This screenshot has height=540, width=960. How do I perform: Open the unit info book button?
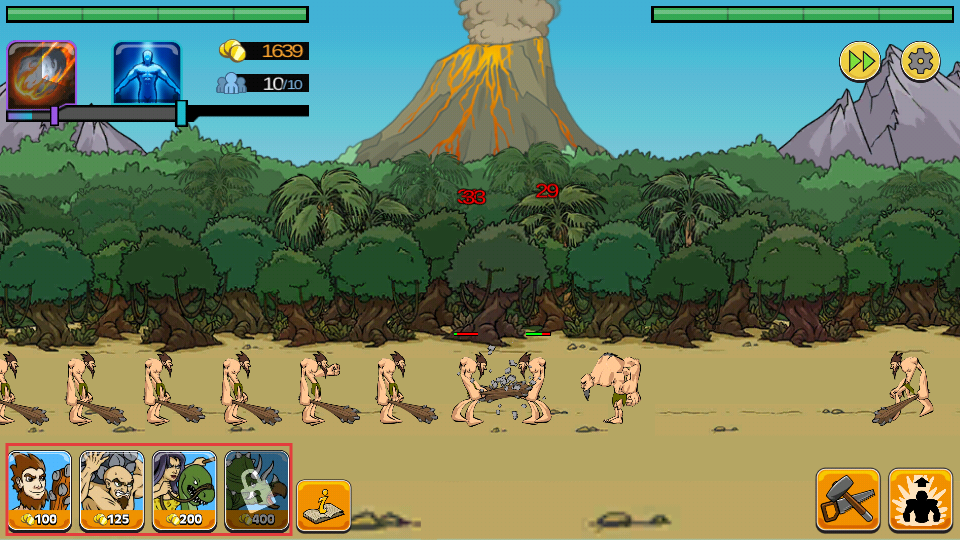tap(323, 505)
